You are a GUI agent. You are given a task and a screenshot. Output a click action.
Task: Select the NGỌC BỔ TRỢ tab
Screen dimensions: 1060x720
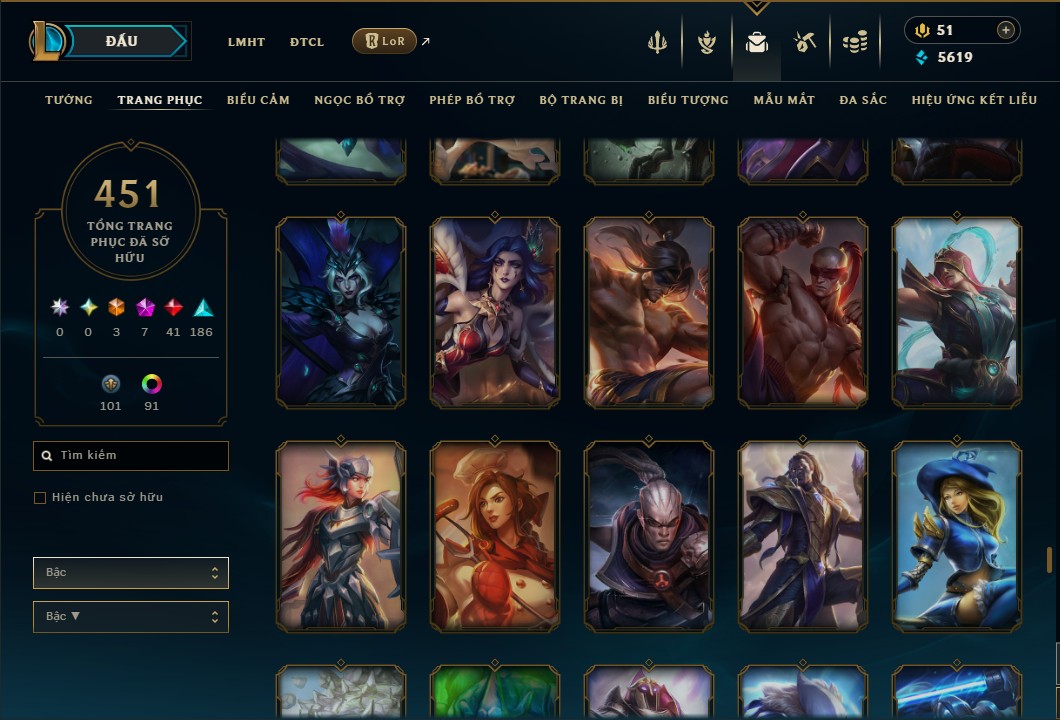(360, 100)
